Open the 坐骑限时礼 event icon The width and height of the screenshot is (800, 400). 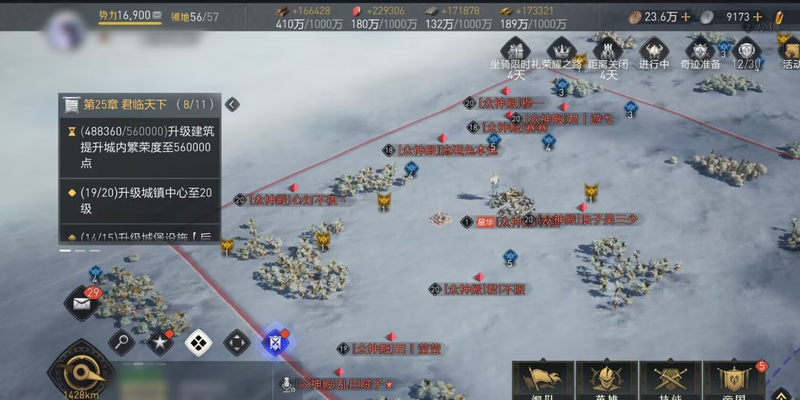point(516,52)
